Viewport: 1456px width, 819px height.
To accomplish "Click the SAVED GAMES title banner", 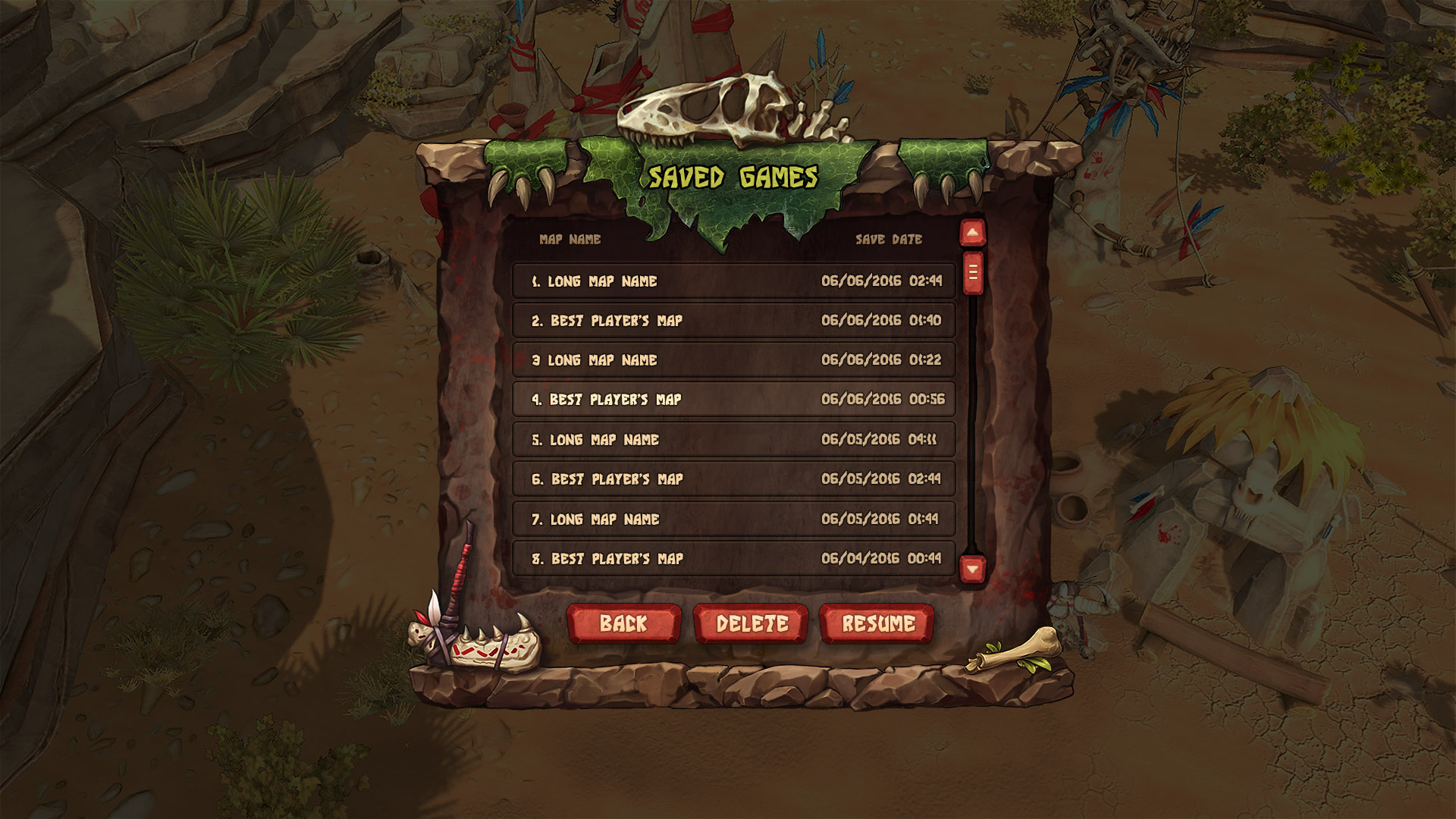I will coord(732,178).
